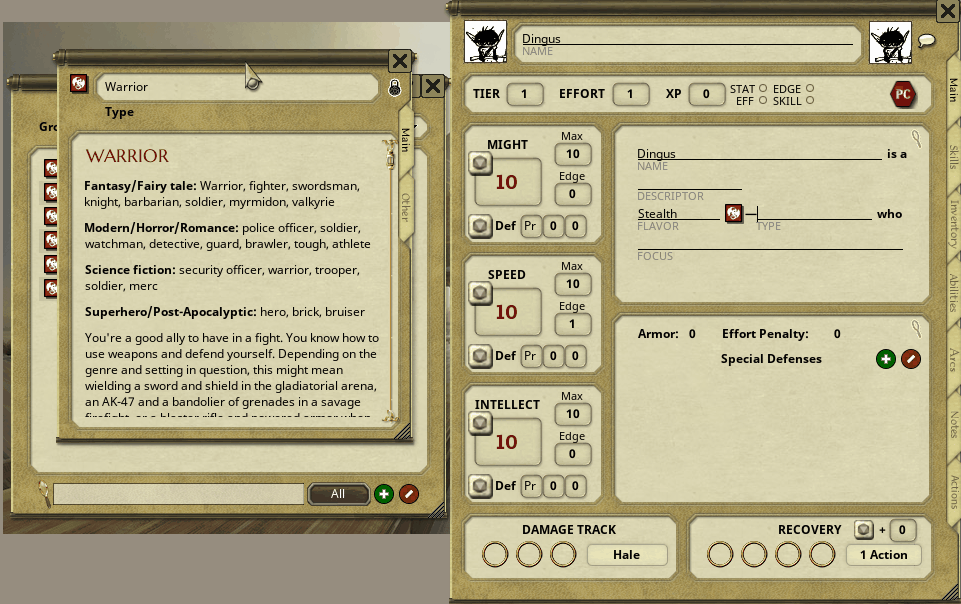Viewport: 961px width, 604px height.
Task: Close the Warrior type window
Action: (398, 61)
